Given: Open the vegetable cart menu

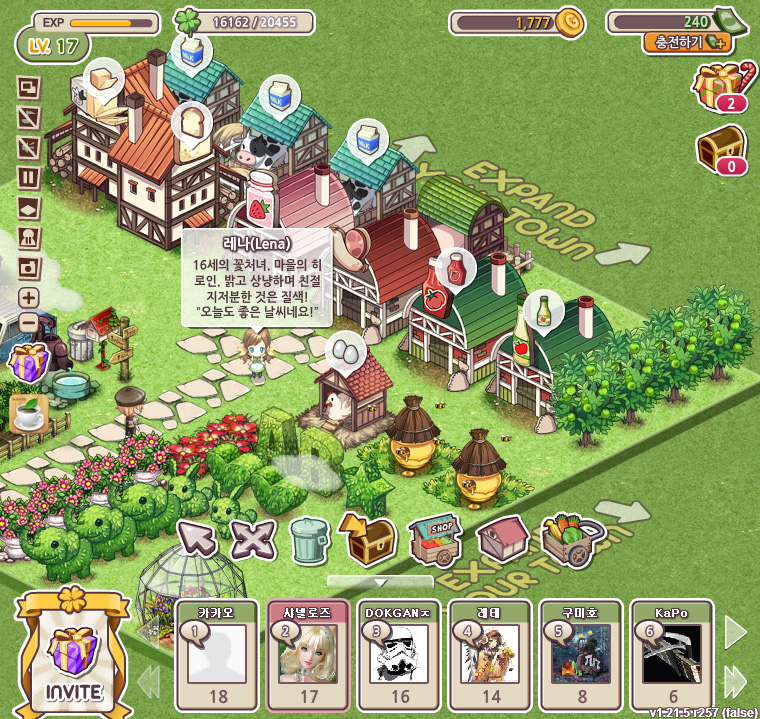Looking at the screenshot, I should 568,539.
